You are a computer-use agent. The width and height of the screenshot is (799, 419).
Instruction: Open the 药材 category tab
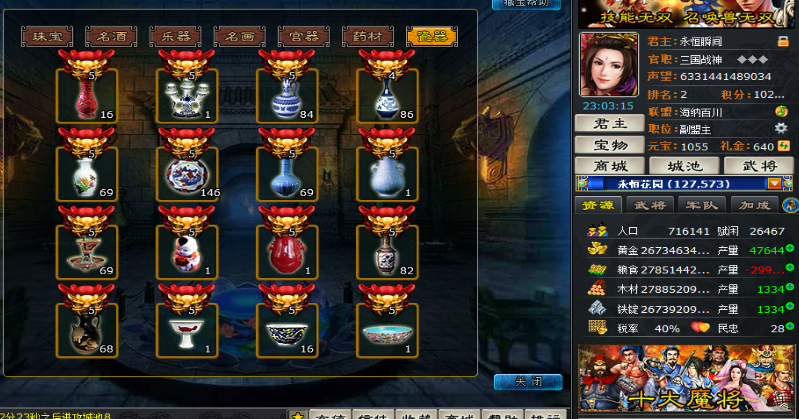click(367, 37)
